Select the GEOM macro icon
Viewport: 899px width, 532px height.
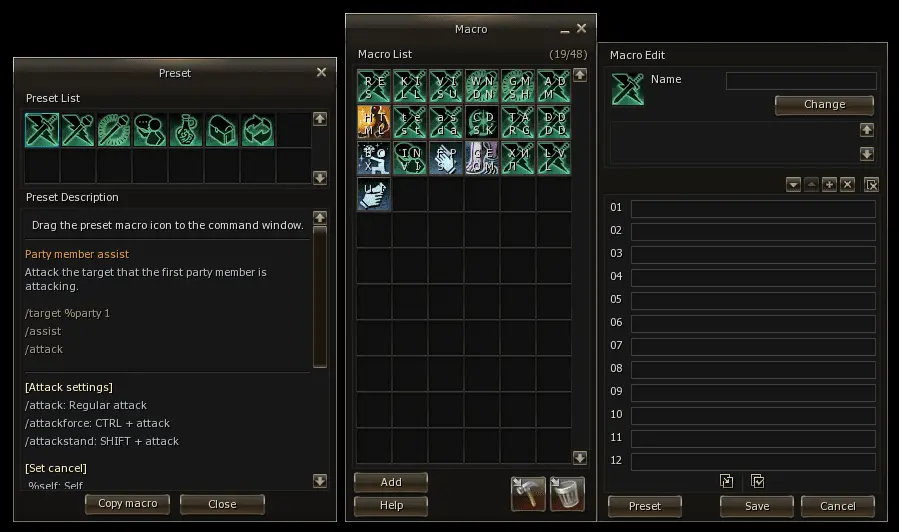(483, 158)
